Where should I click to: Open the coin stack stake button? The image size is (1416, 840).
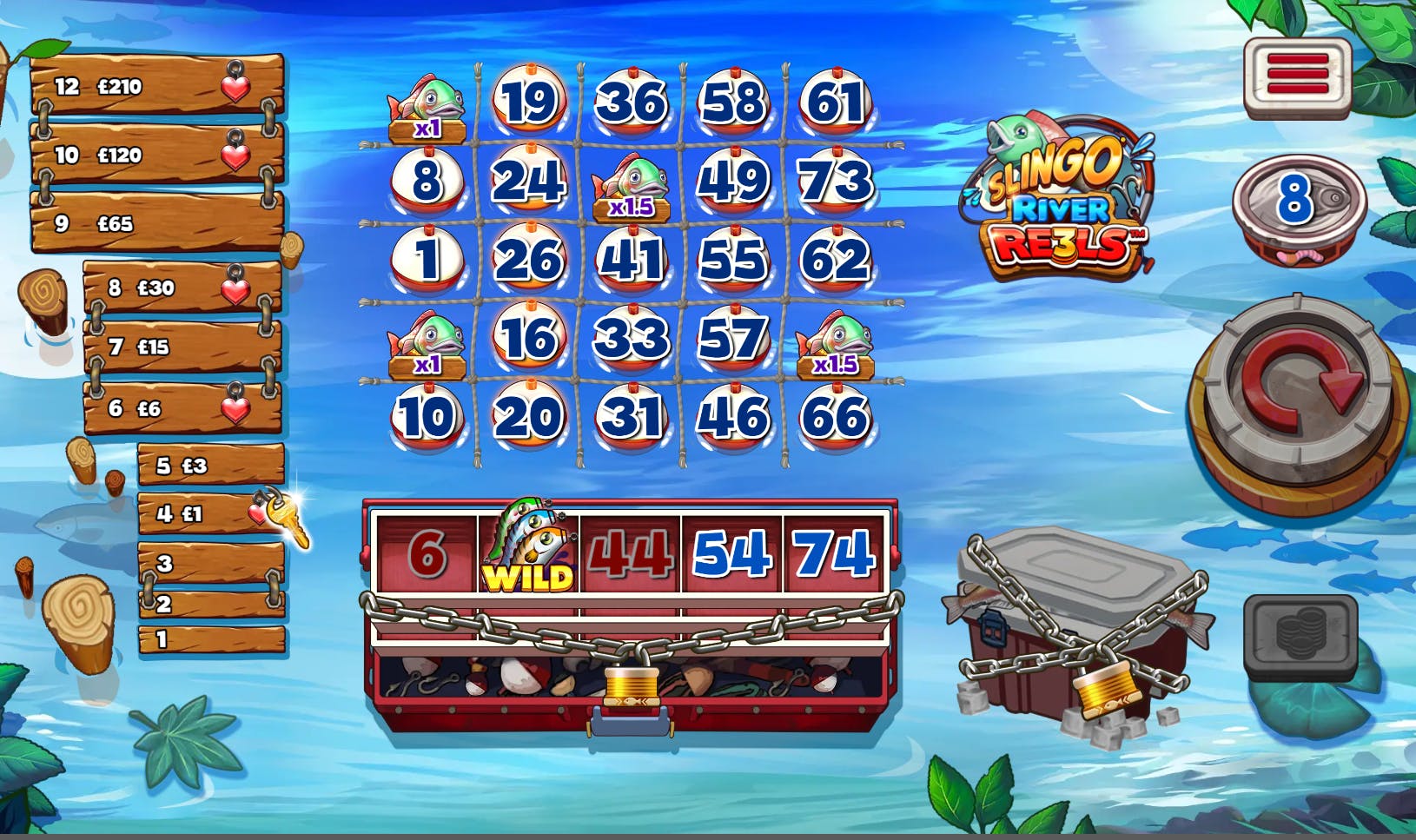coord(1300,637)
